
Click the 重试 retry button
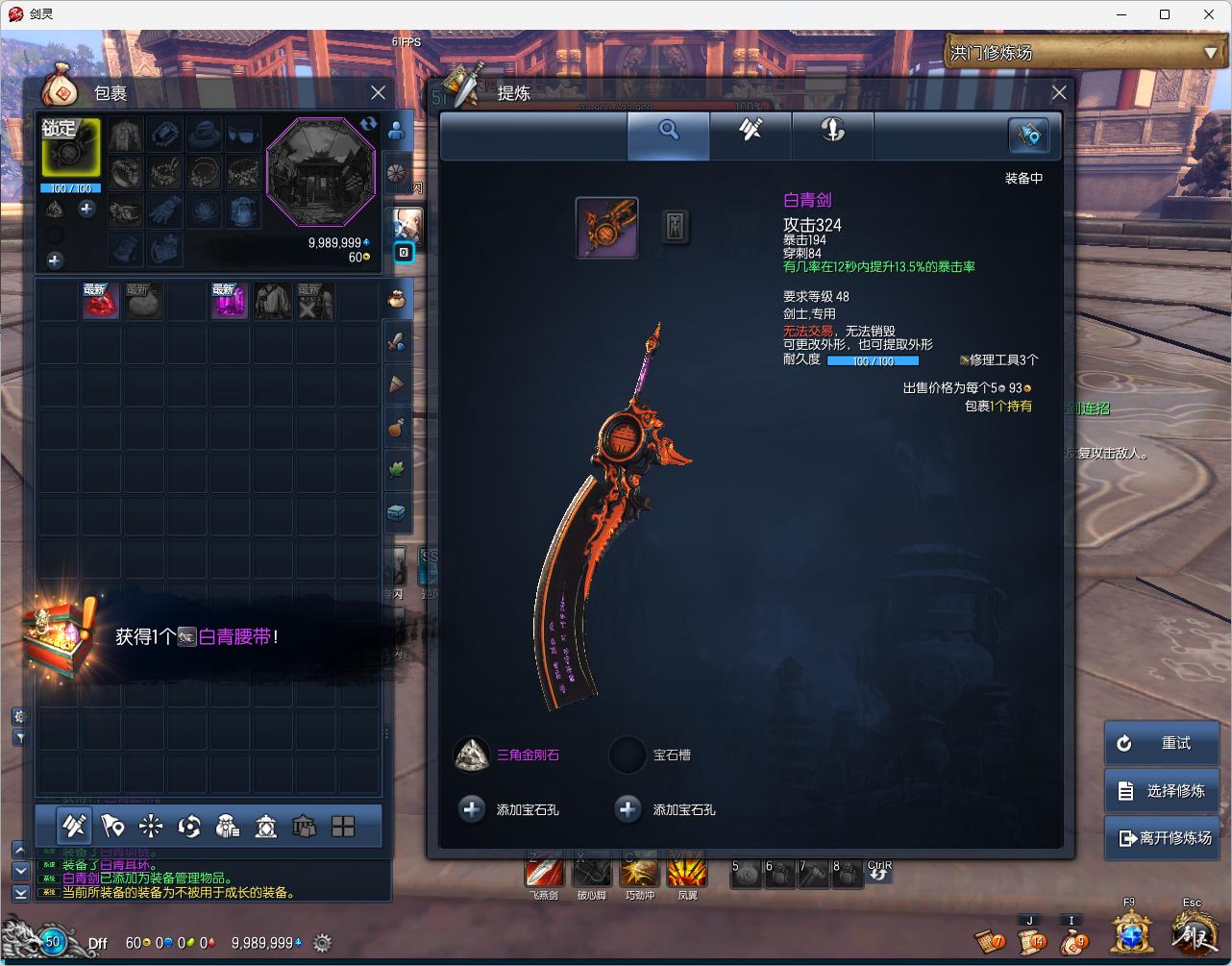1162,743
